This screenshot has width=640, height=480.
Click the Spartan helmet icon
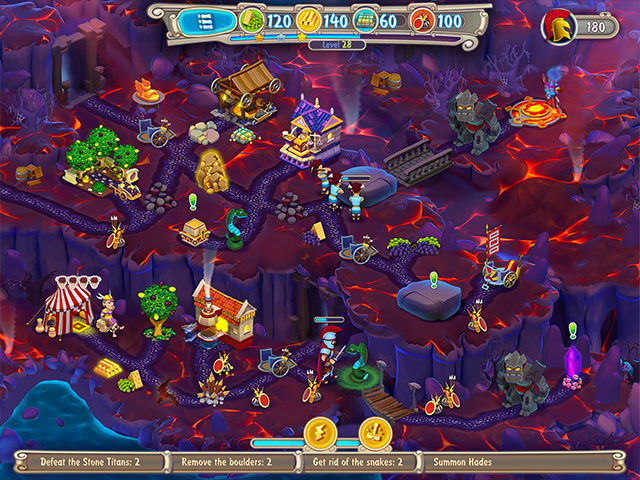[x=557, y=27]
